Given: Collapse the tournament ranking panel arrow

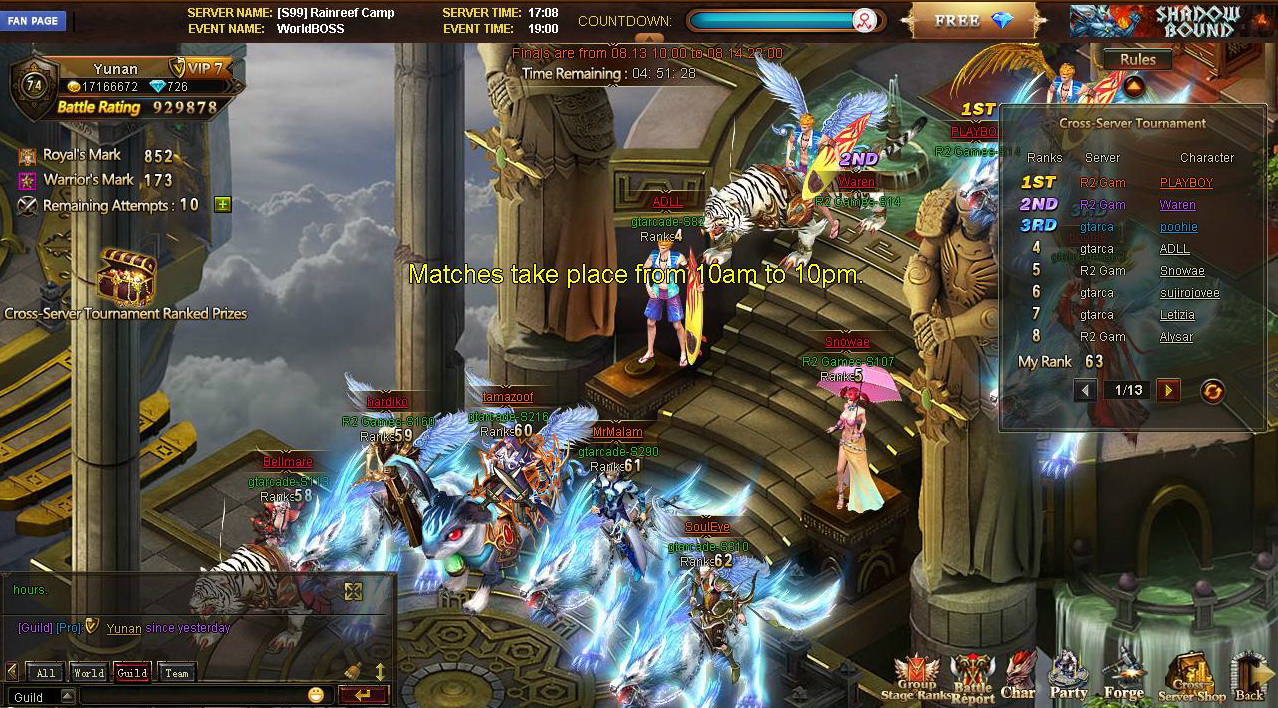Looking at the screenshot, I should point(1133,87).
